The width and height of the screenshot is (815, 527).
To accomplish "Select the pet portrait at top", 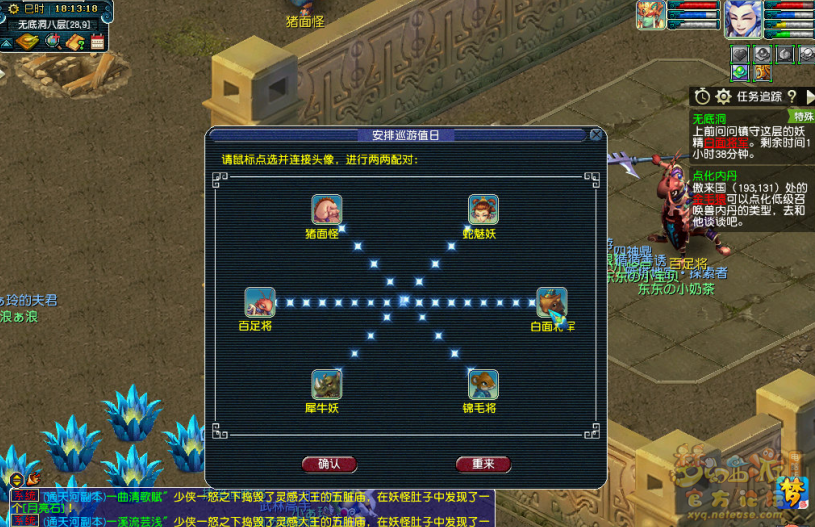I will (x=652, y=16).
